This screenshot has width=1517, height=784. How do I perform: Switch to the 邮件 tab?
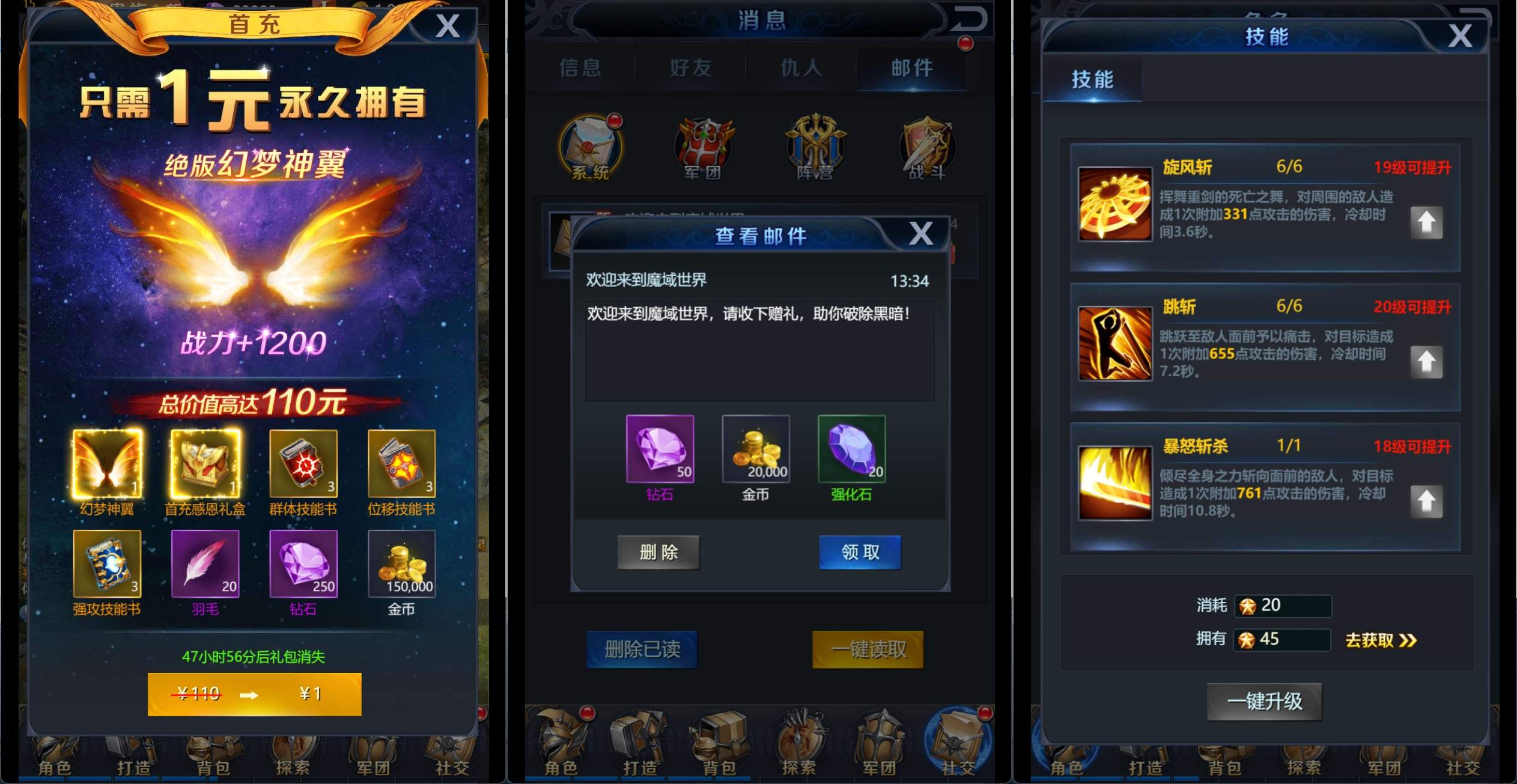click(913, 68)
